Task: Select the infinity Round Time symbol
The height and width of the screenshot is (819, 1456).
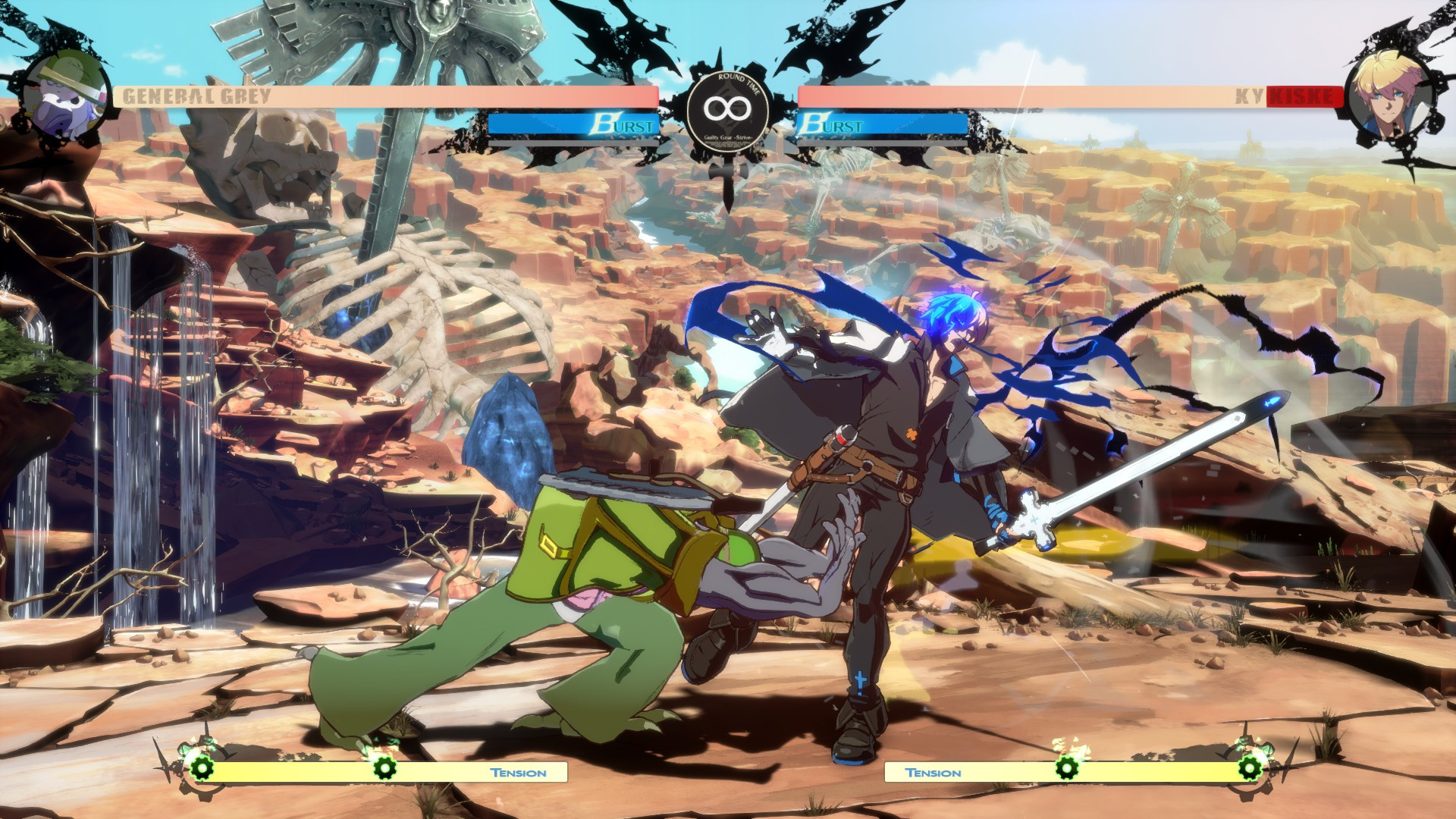Action: coord(726,108)
